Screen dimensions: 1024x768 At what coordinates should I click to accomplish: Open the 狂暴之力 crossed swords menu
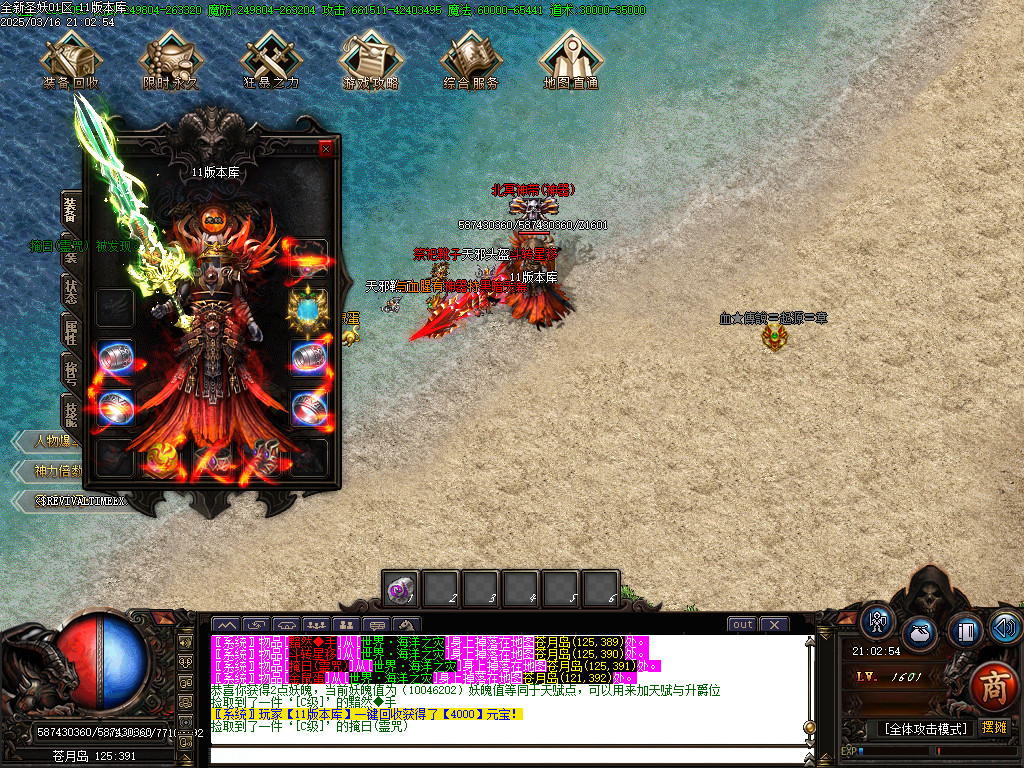(271, 58)
